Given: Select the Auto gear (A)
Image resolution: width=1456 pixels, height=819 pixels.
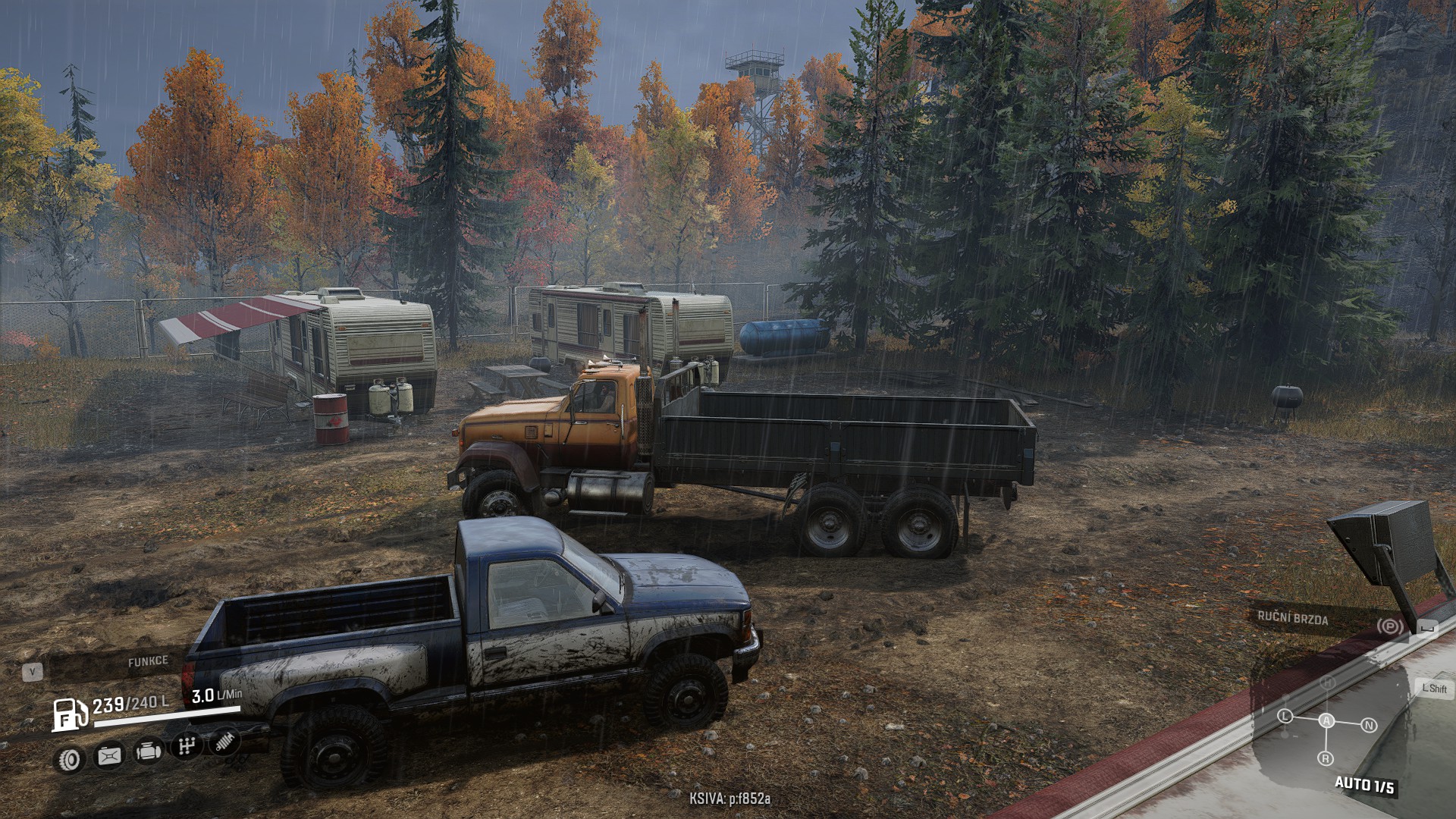Looking at the screenshot, I should pyautogui.click(x=1326, y=720).
